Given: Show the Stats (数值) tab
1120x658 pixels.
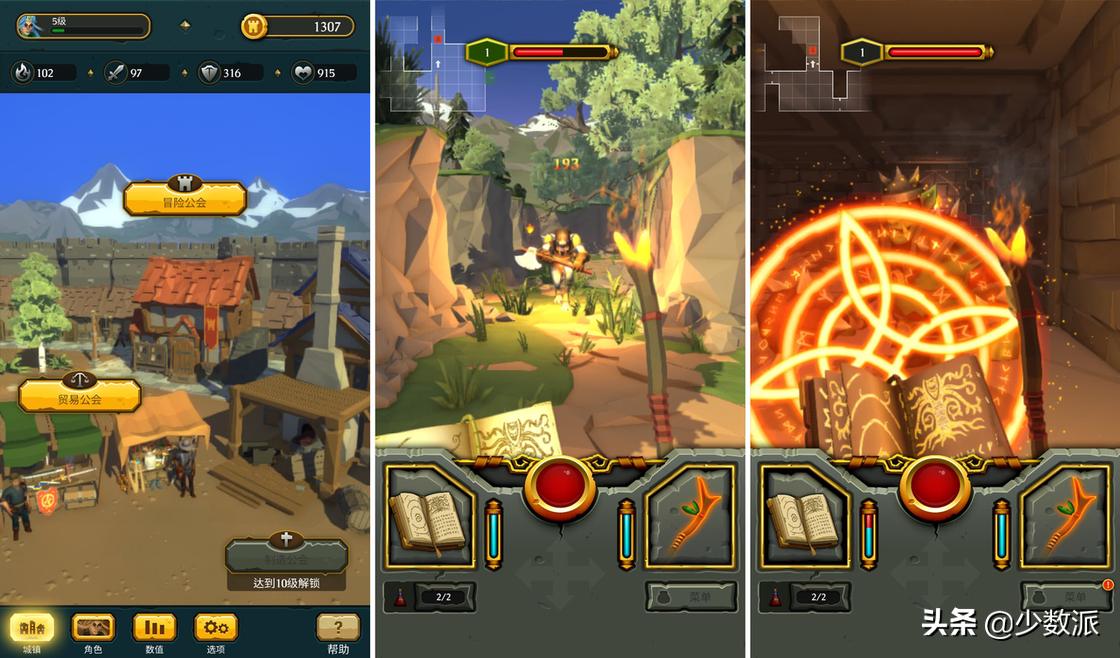Looking at the screenshot, I should point(154,628).
